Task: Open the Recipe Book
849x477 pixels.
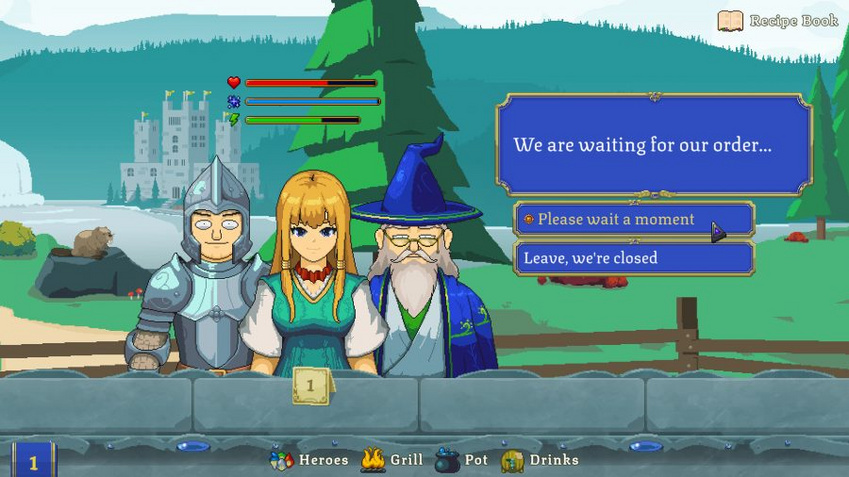Action: 777,21
